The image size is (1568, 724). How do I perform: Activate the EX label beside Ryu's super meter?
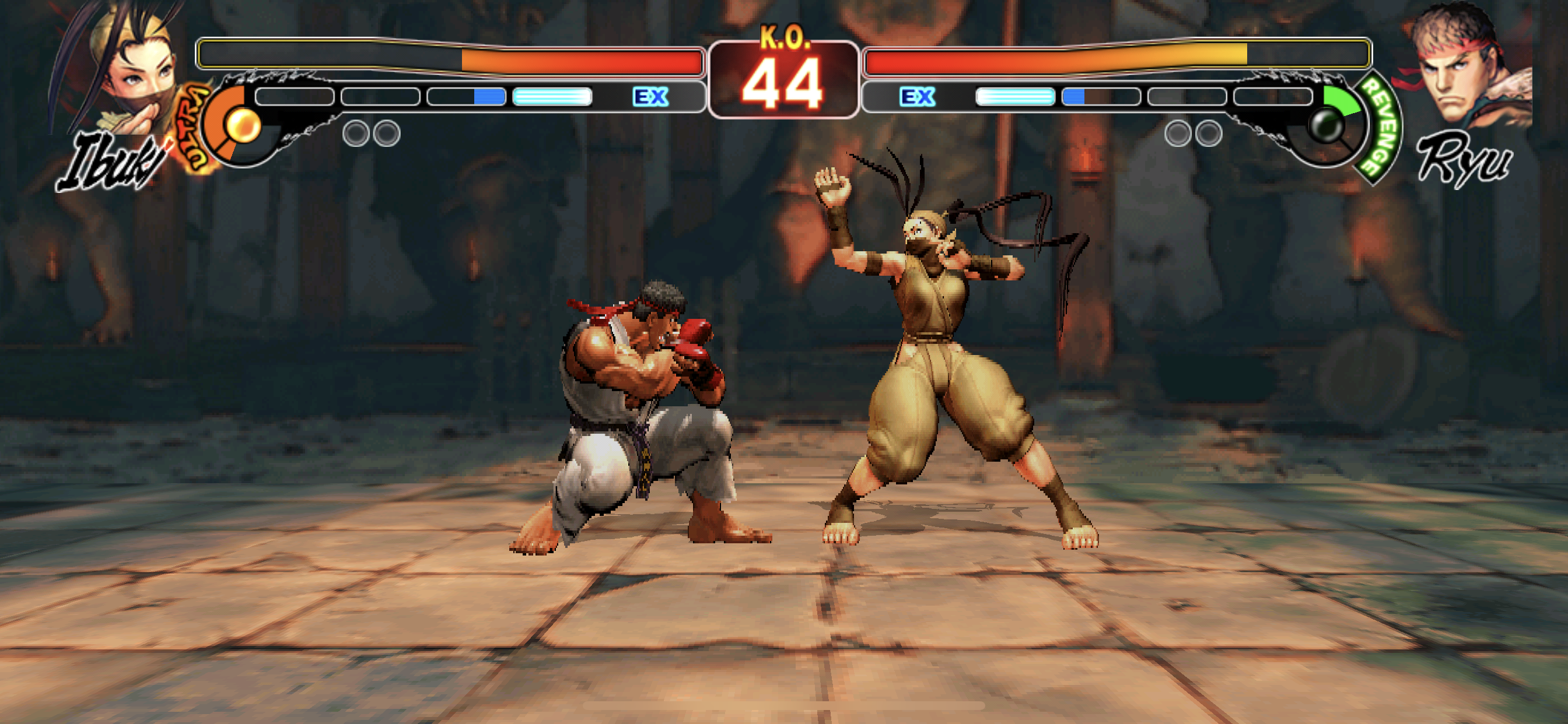pyautogui.click(x=916, y=97)
